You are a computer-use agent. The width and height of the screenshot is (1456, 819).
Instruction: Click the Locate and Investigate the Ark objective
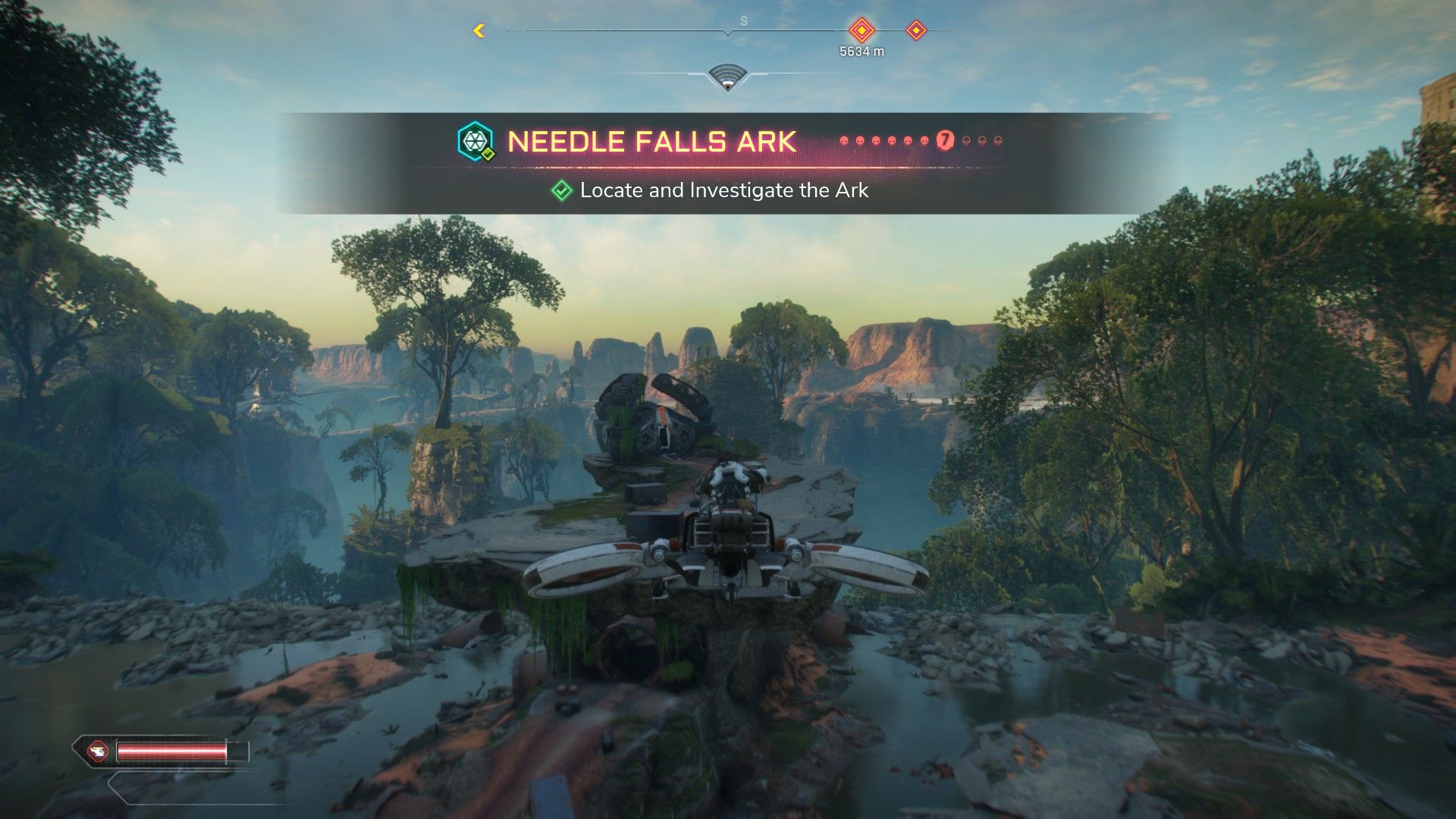click(723, 191)
